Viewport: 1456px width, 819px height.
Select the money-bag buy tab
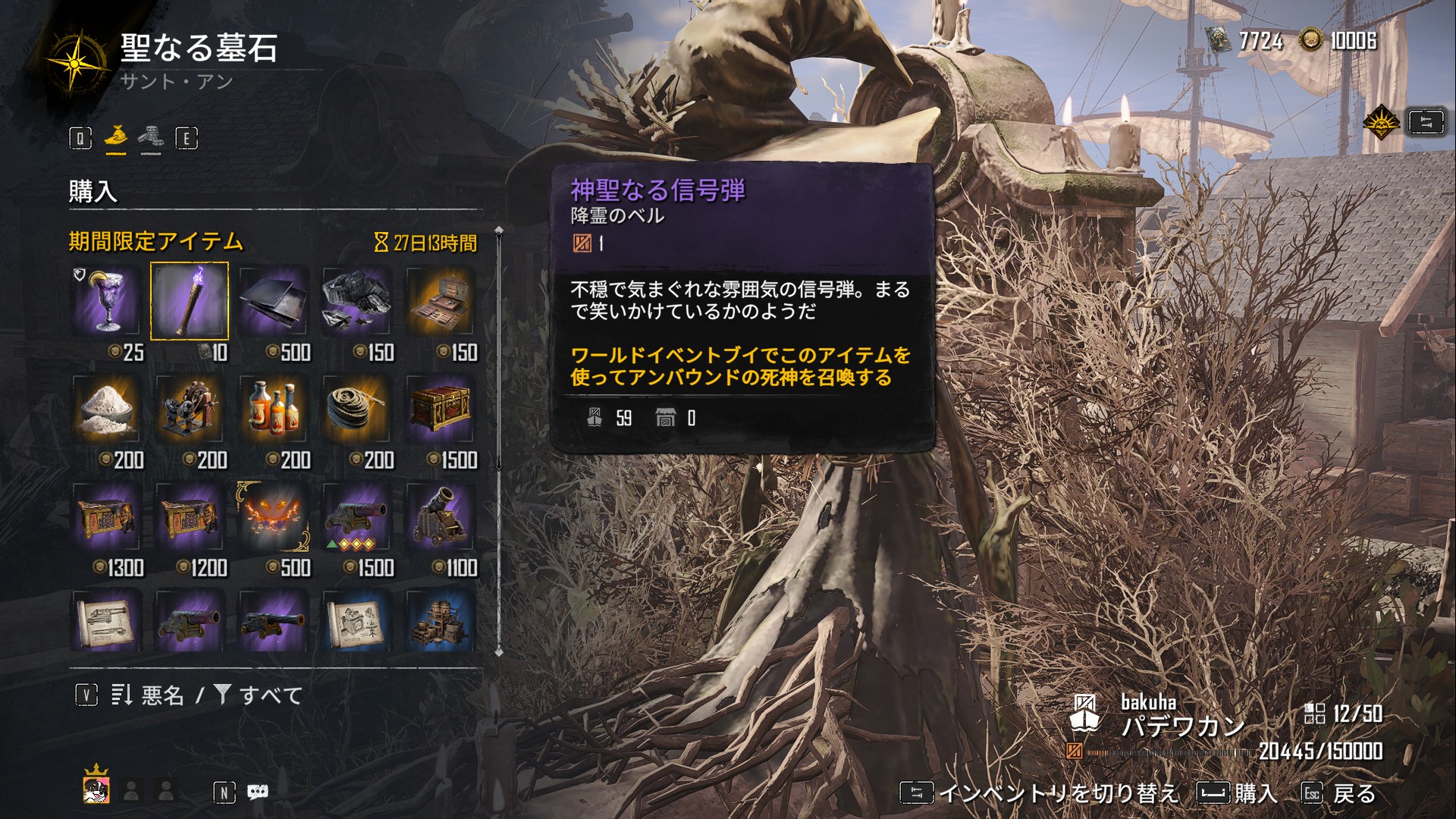(116, 137)
